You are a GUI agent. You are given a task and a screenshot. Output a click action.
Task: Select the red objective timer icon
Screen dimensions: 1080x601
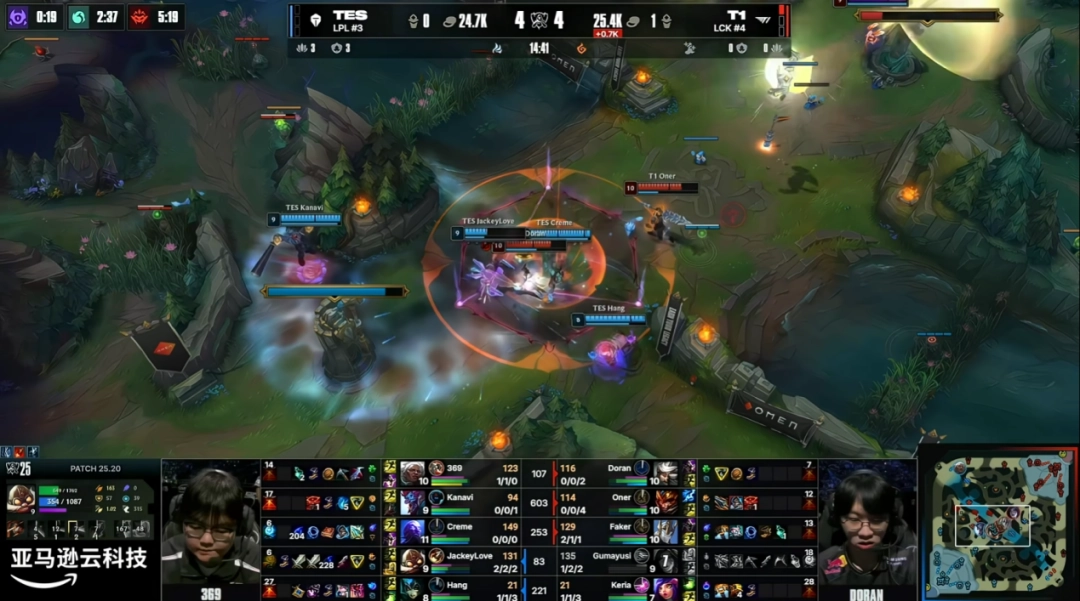[x=140, y=17]
